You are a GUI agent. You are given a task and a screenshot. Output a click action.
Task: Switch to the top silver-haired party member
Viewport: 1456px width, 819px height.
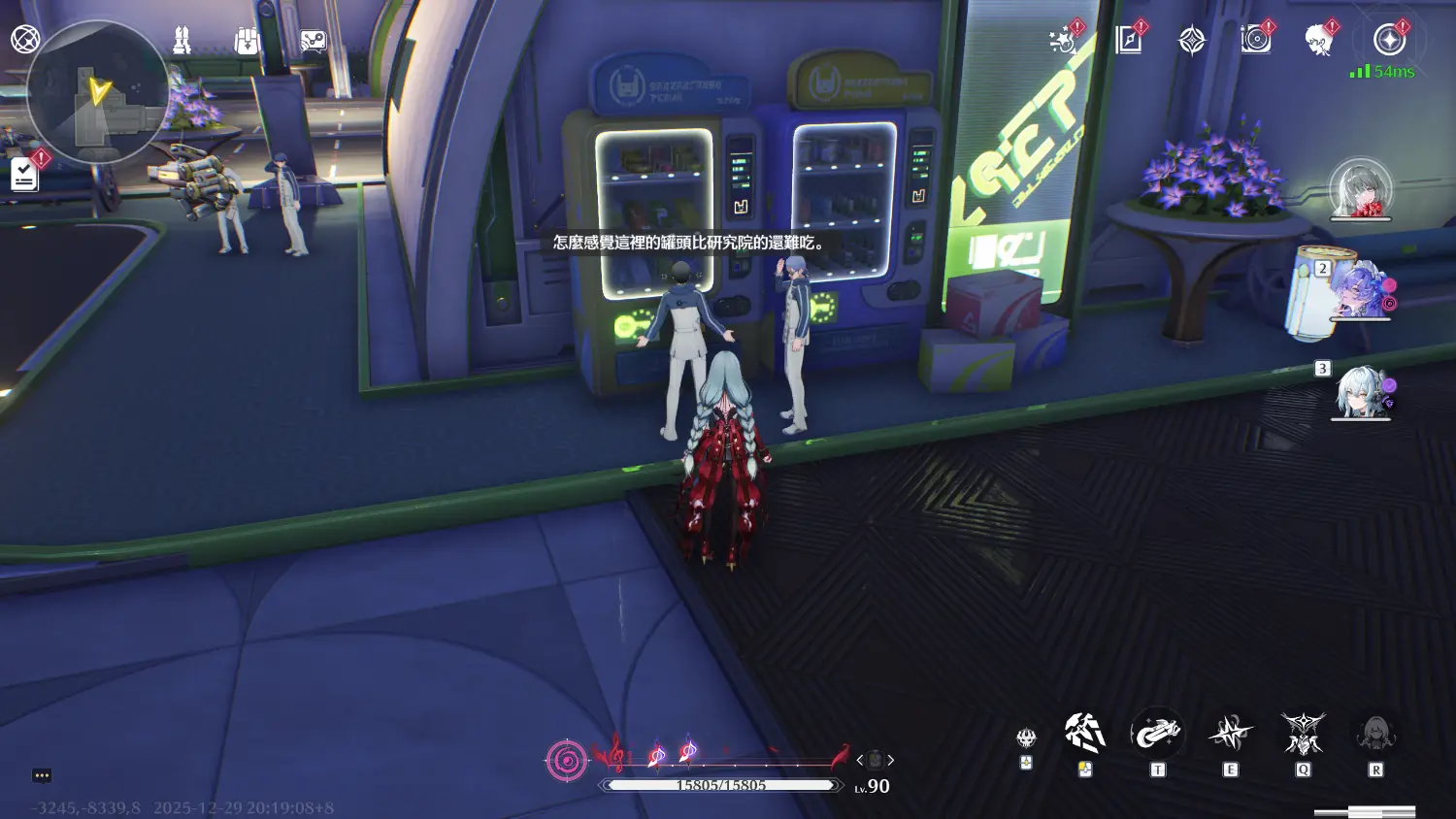pyautogui.click(x=1360, y=188)
